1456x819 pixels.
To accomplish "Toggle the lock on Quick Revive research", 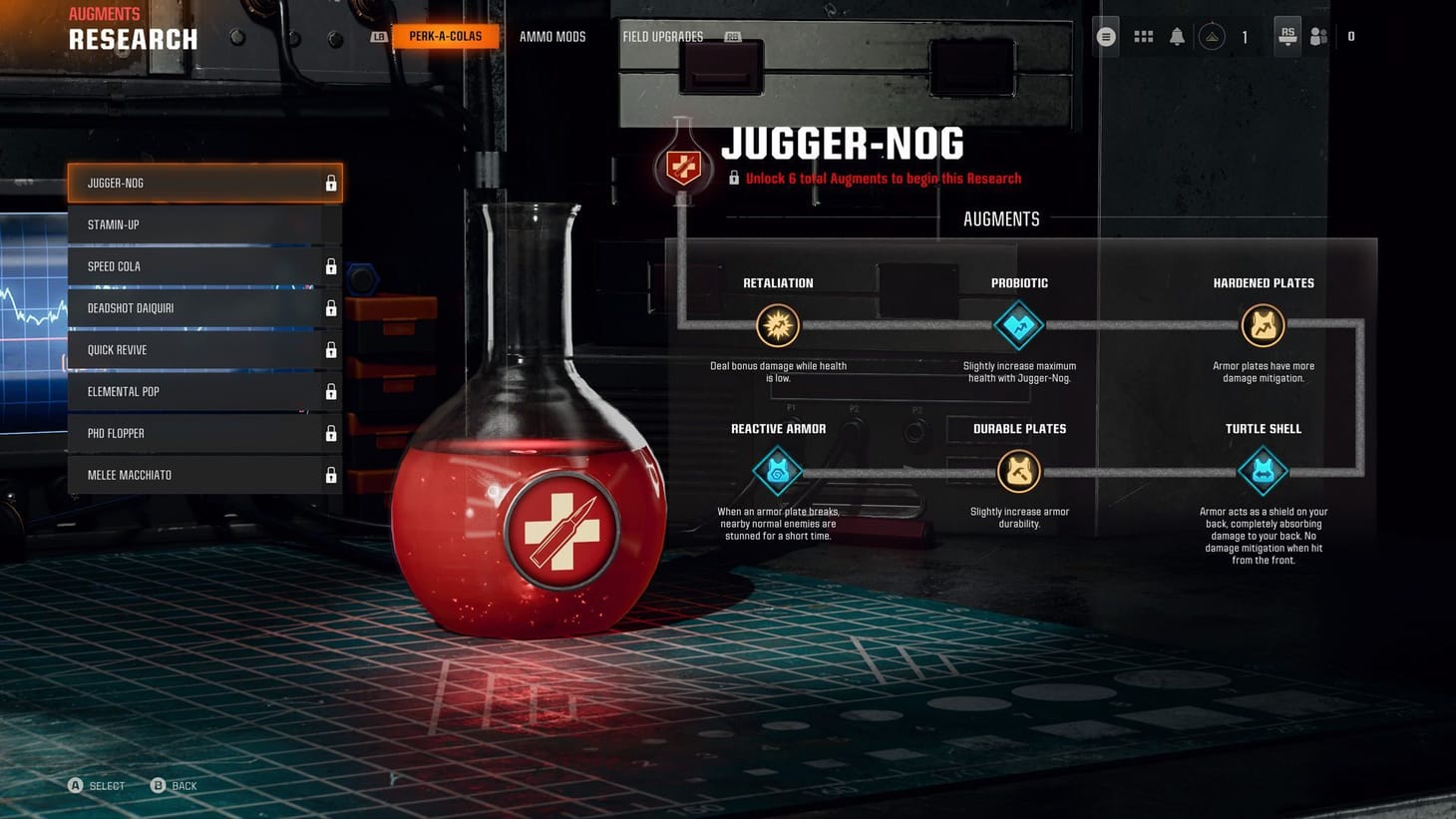I will click(330, 350).
